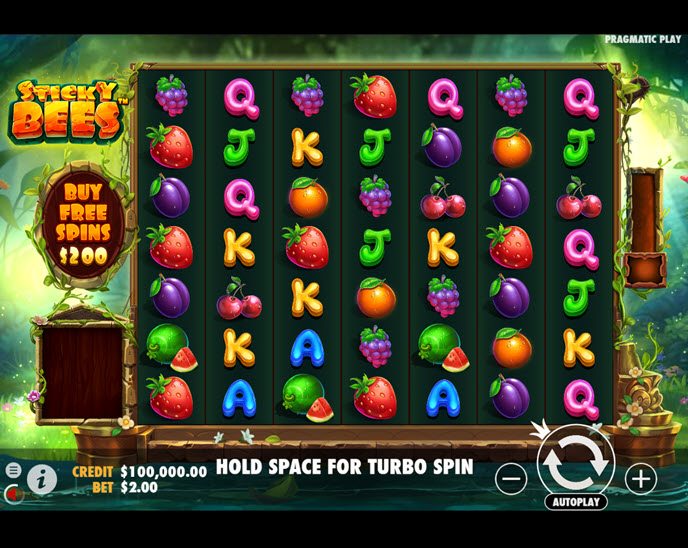Open the hamburger settings menu
The width and height of the screenshot is (688, 548).
coord(13,470)
